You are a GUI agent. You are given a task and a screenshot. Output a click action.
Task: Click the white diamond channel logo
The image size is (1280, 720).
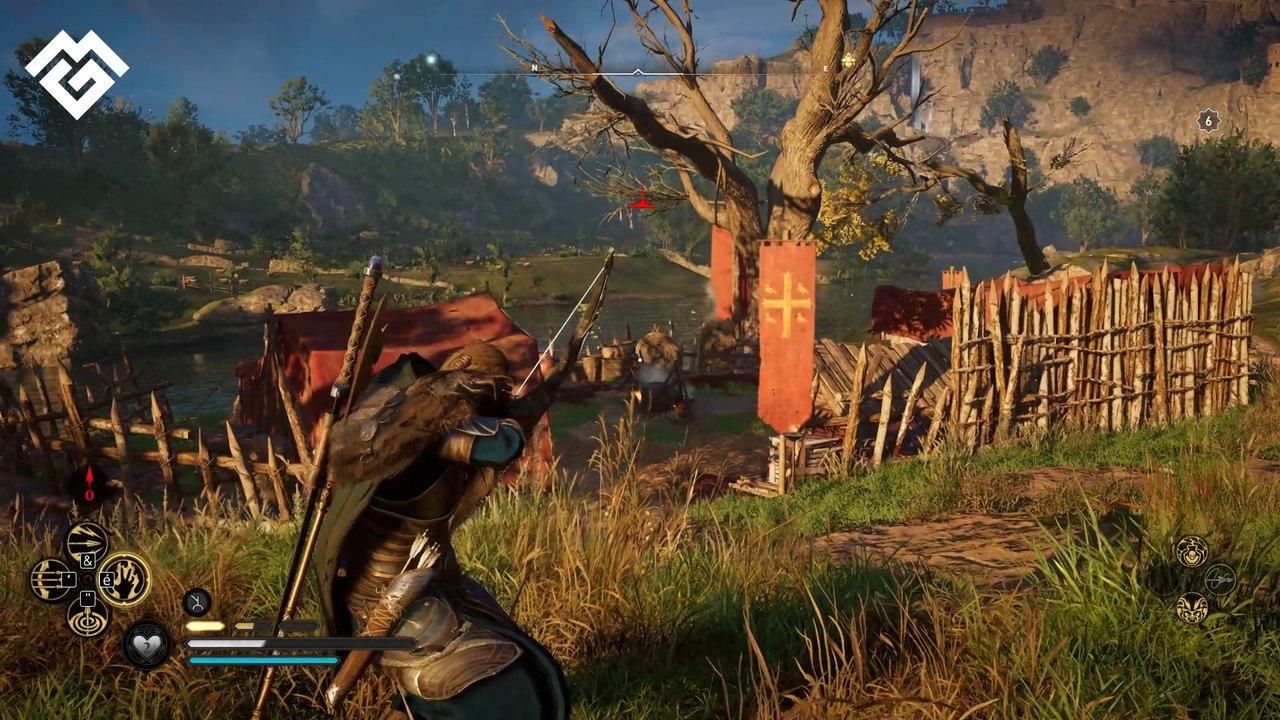[x=76, y=75]
